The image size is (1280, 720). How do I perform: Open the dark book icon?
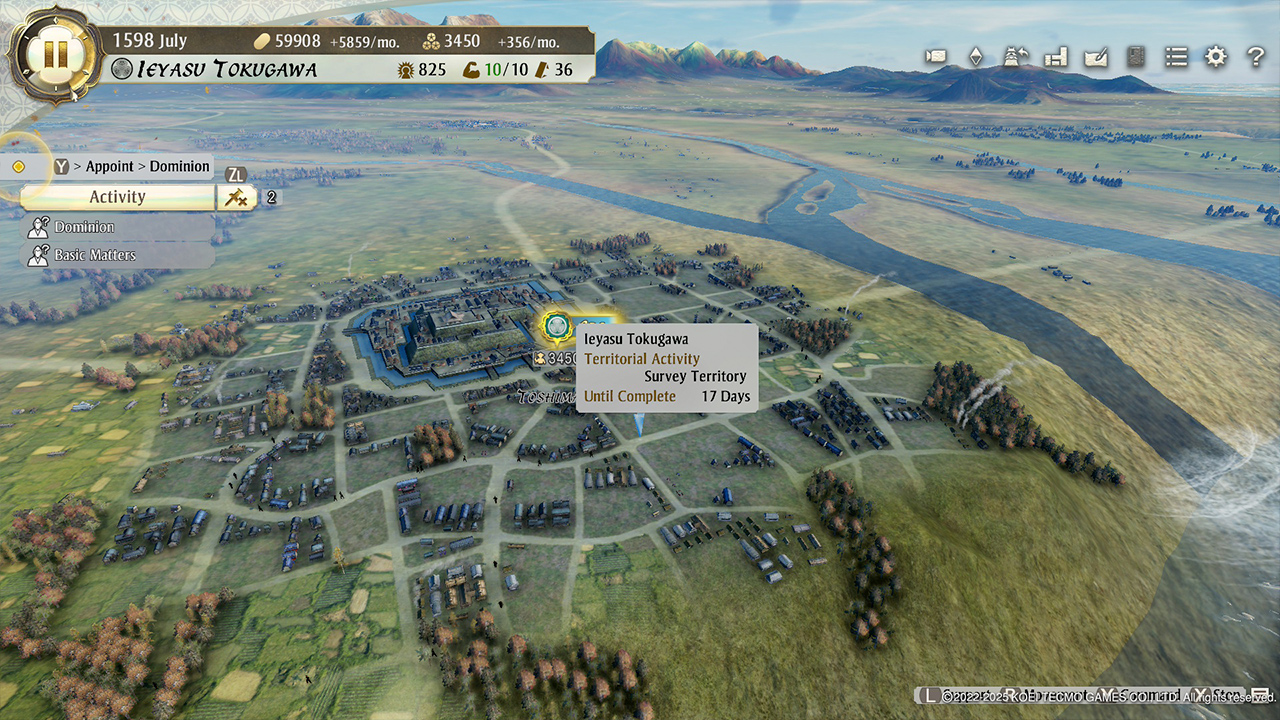click(1136, 56)
